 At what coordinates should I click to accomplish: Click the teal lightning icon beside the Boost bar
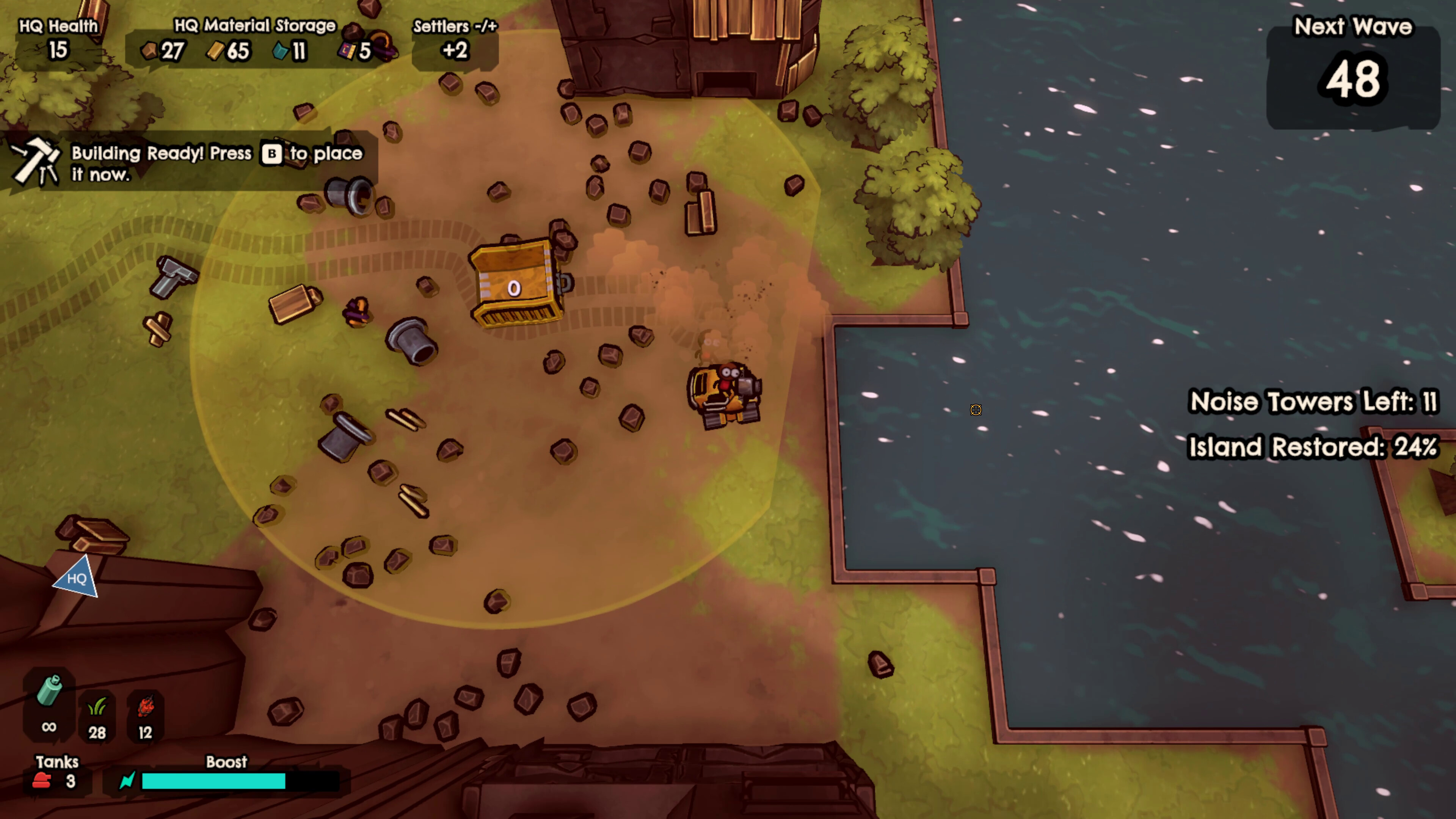point(127,781)
